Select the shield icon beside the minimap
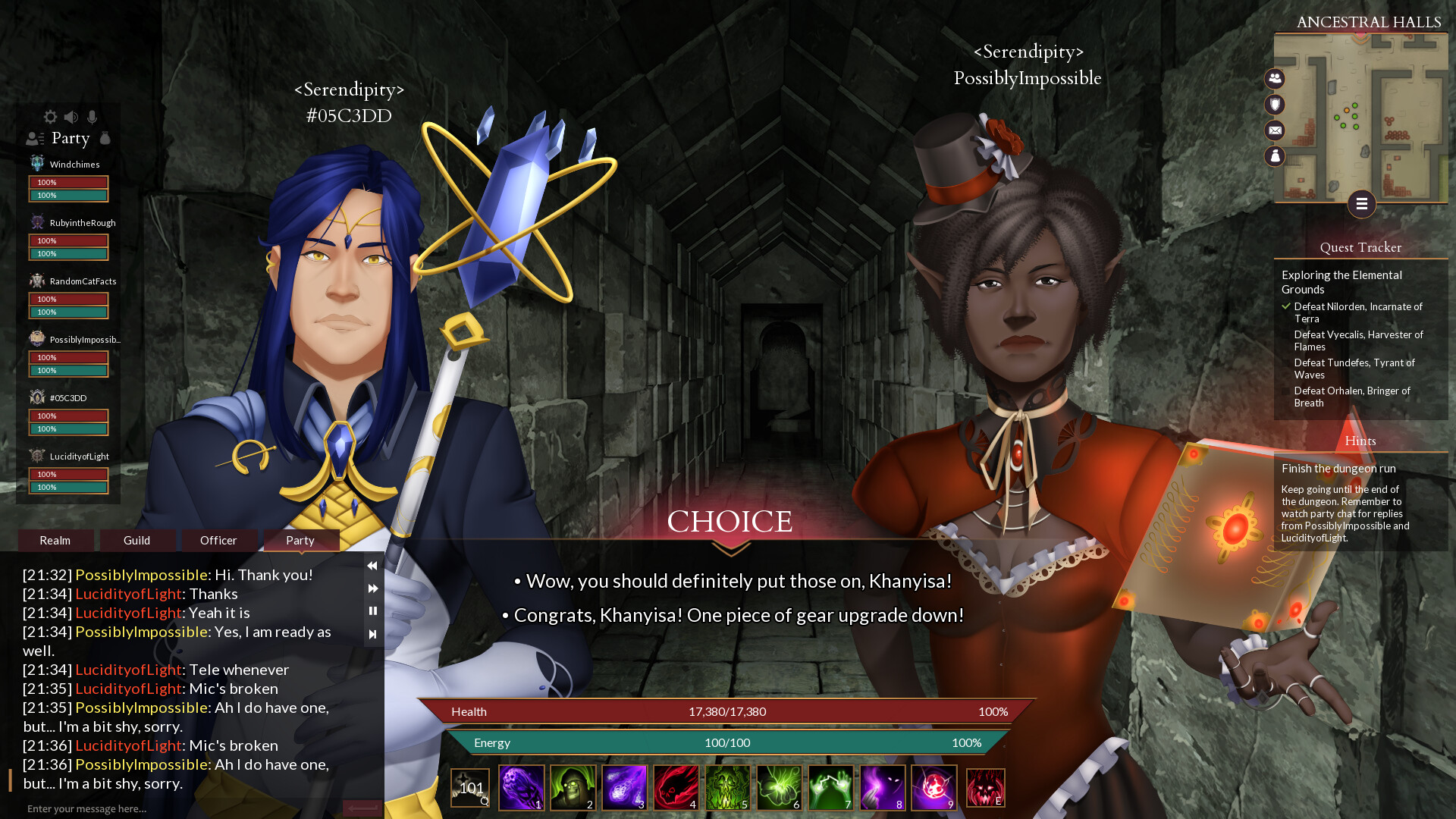 [x=1275, y=105]
